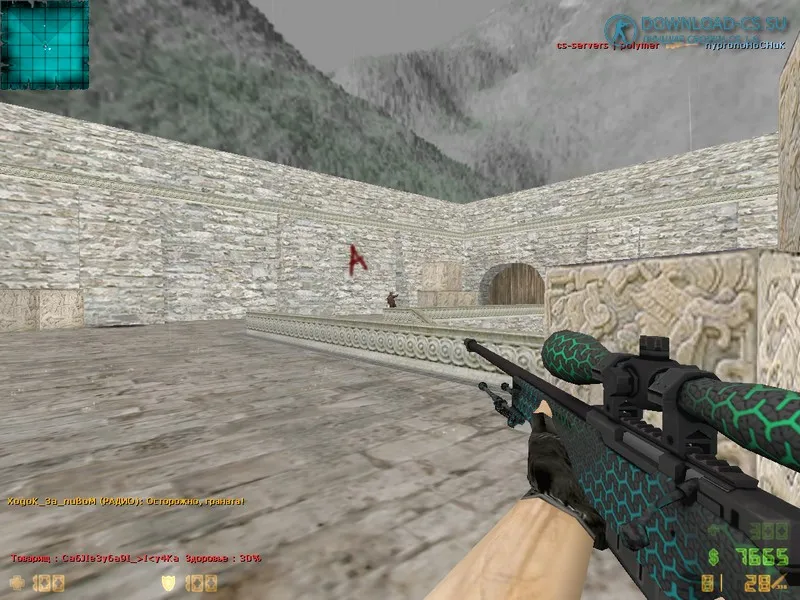Click the orange radio chat message
800x600 pixels.
pos(126,501)
